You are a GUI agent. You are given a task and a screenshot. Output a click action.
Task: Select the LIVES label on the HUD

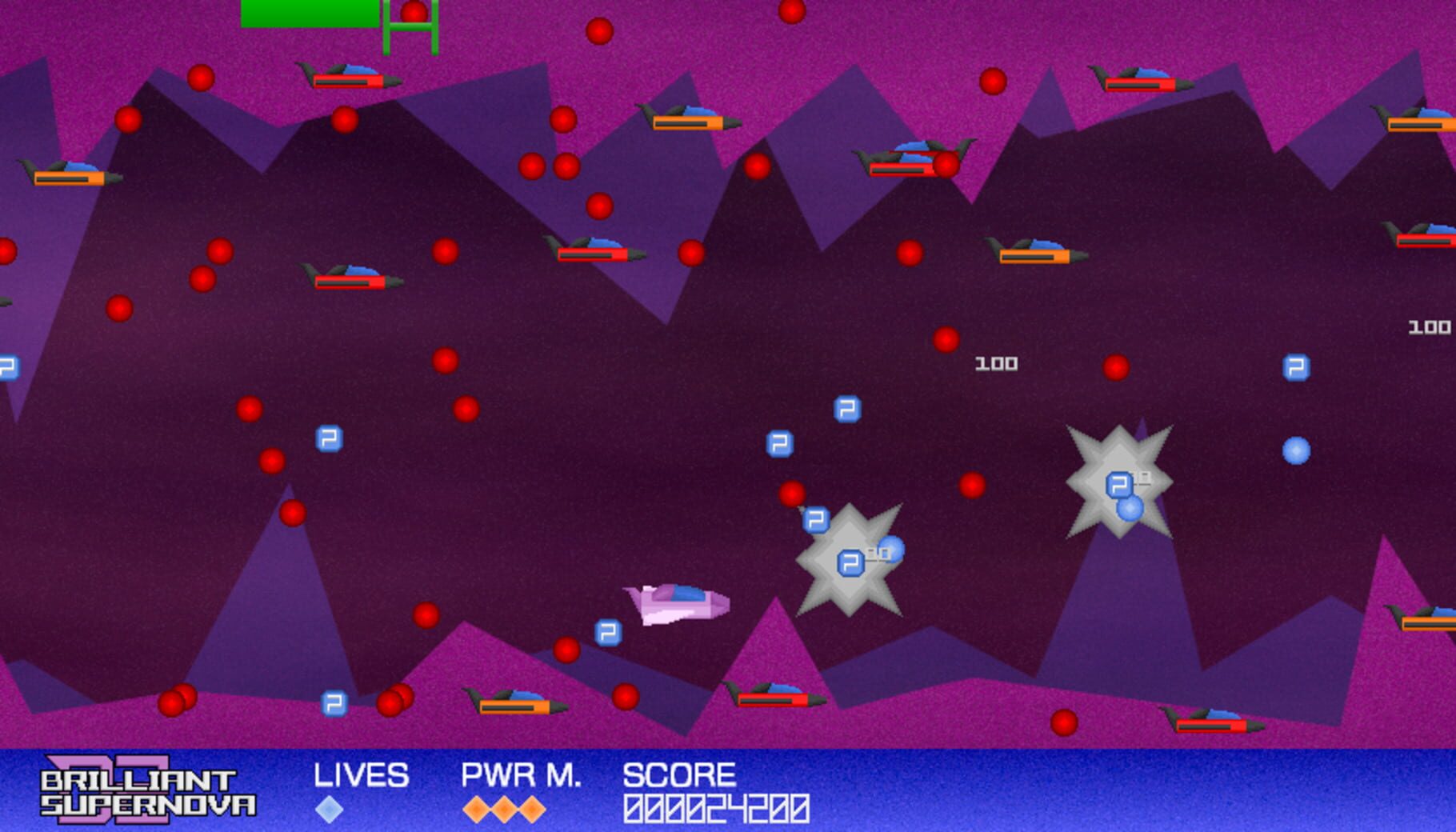[362, 776]
